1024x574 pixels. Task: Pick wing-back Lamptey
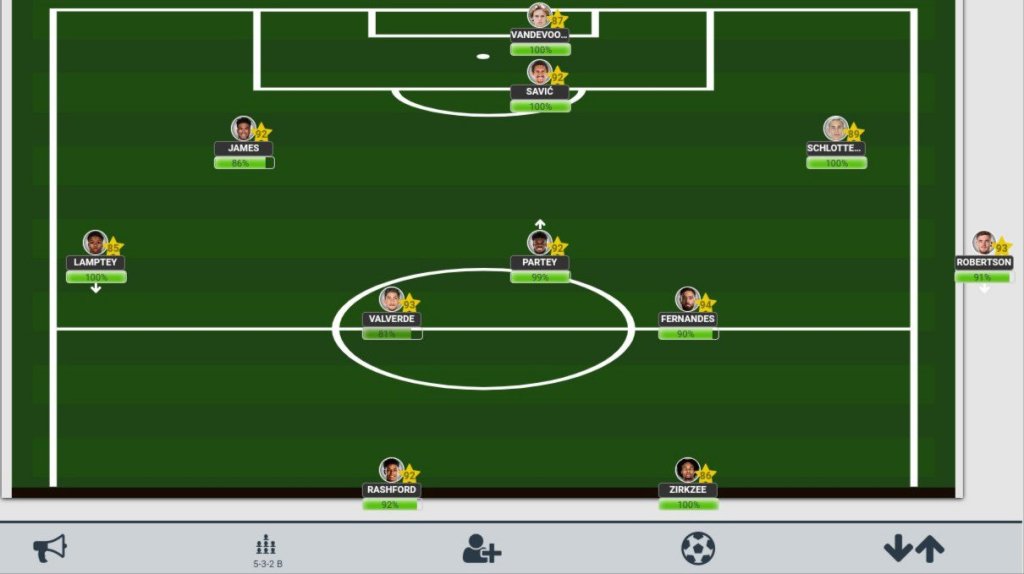[96, 245]
